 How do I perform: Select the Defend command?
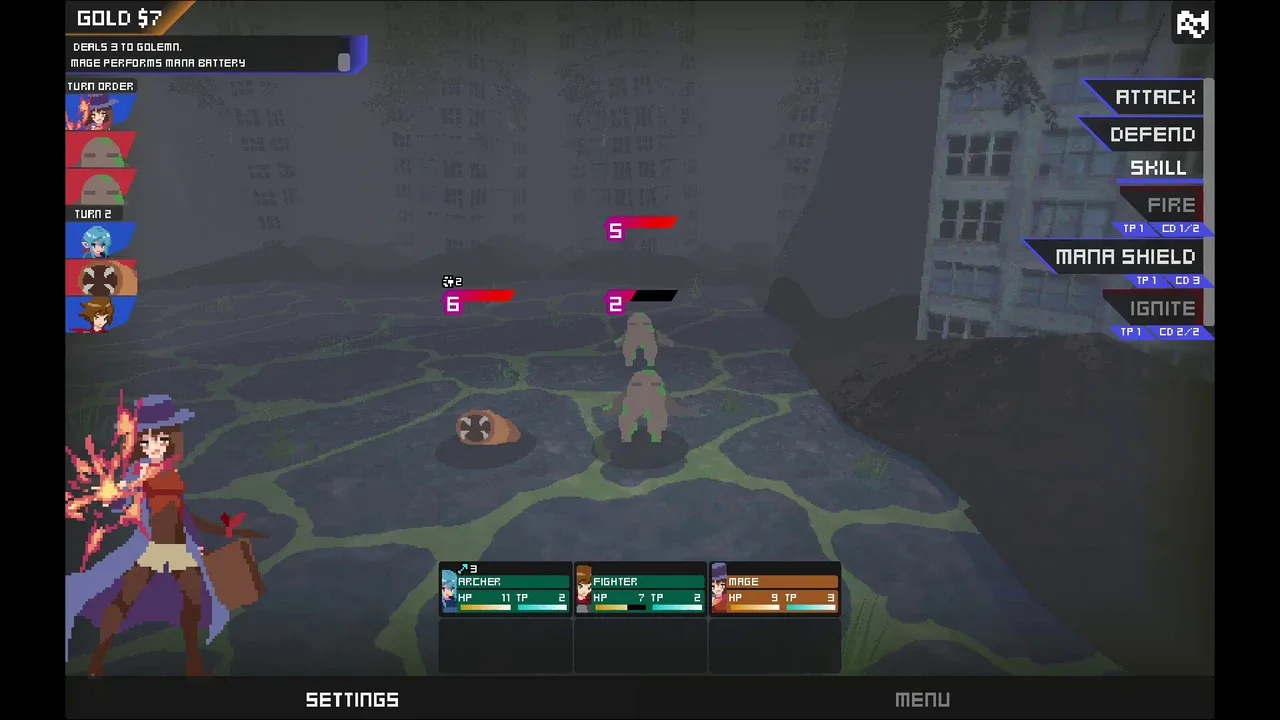pyautogui.click(x=1152, y=135)
